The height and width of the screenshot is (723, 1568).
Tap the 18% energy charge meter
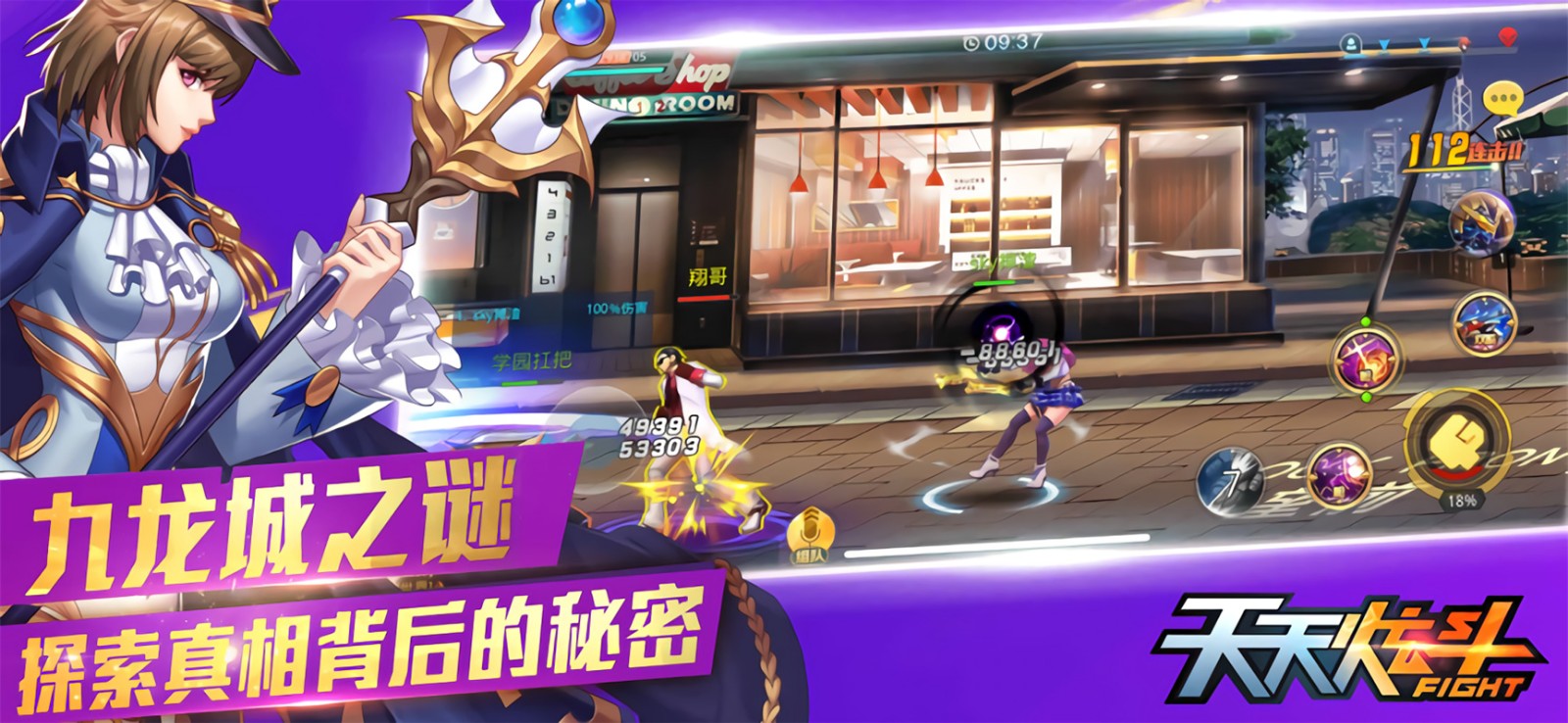1463,502
